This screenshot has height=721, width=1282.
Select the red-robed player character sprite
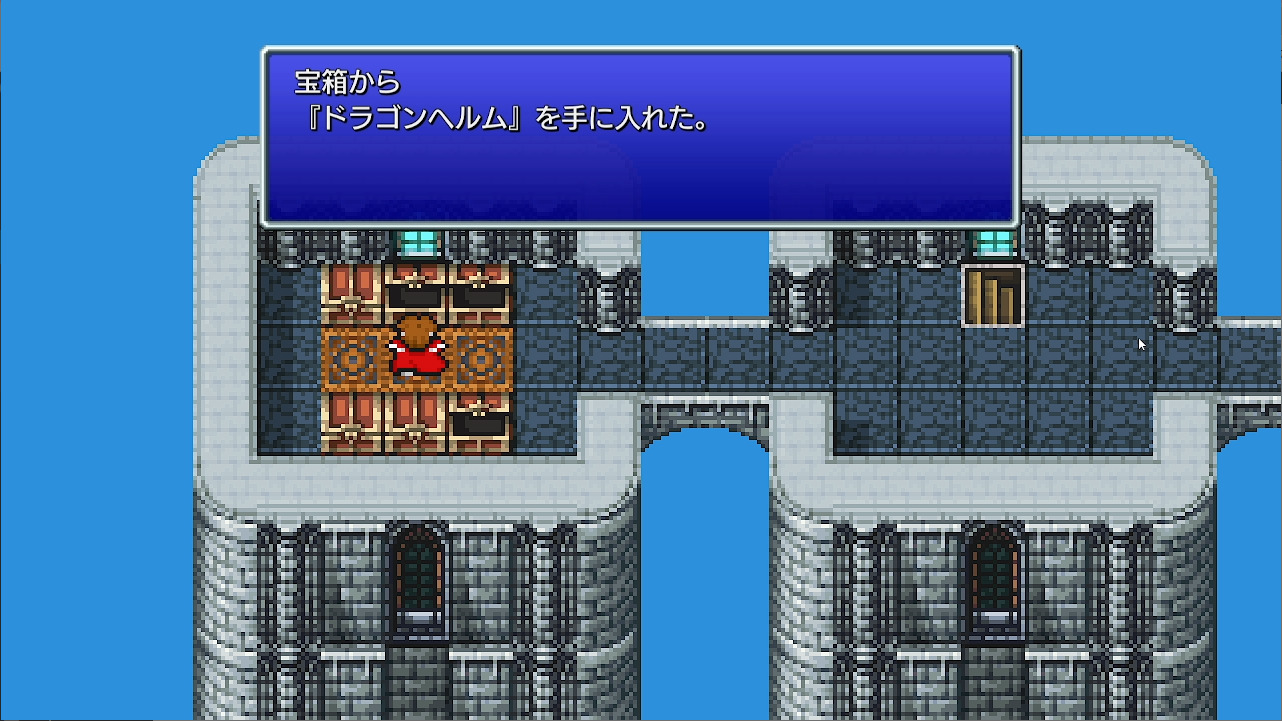pos(417,350)
